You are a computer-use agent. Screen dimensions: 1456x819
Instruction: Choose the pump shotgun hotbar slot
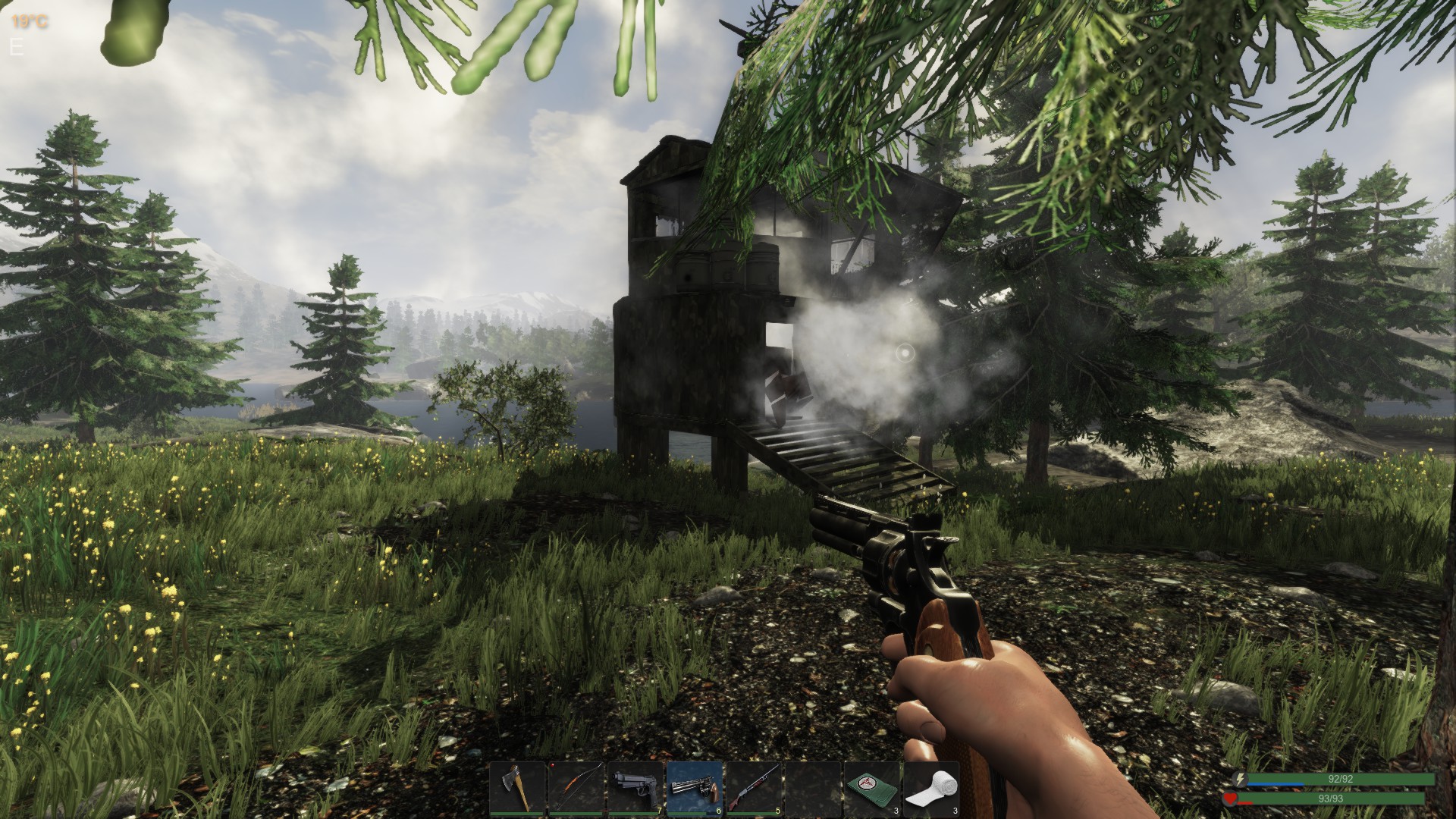754,789
